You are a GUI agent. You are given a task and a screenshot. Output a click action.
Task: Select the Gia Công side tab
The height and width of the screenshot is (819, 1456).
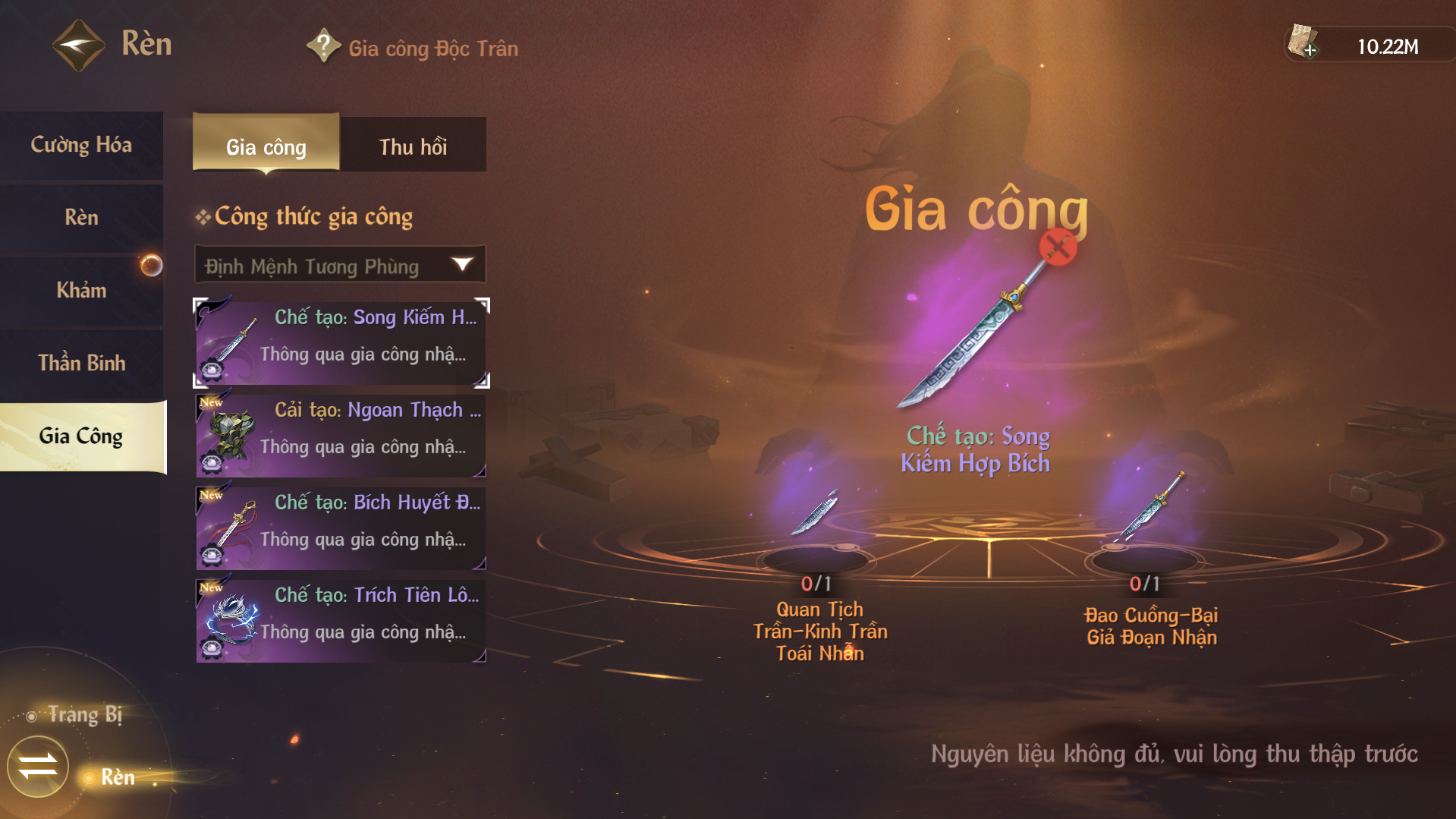pos(81,436)
